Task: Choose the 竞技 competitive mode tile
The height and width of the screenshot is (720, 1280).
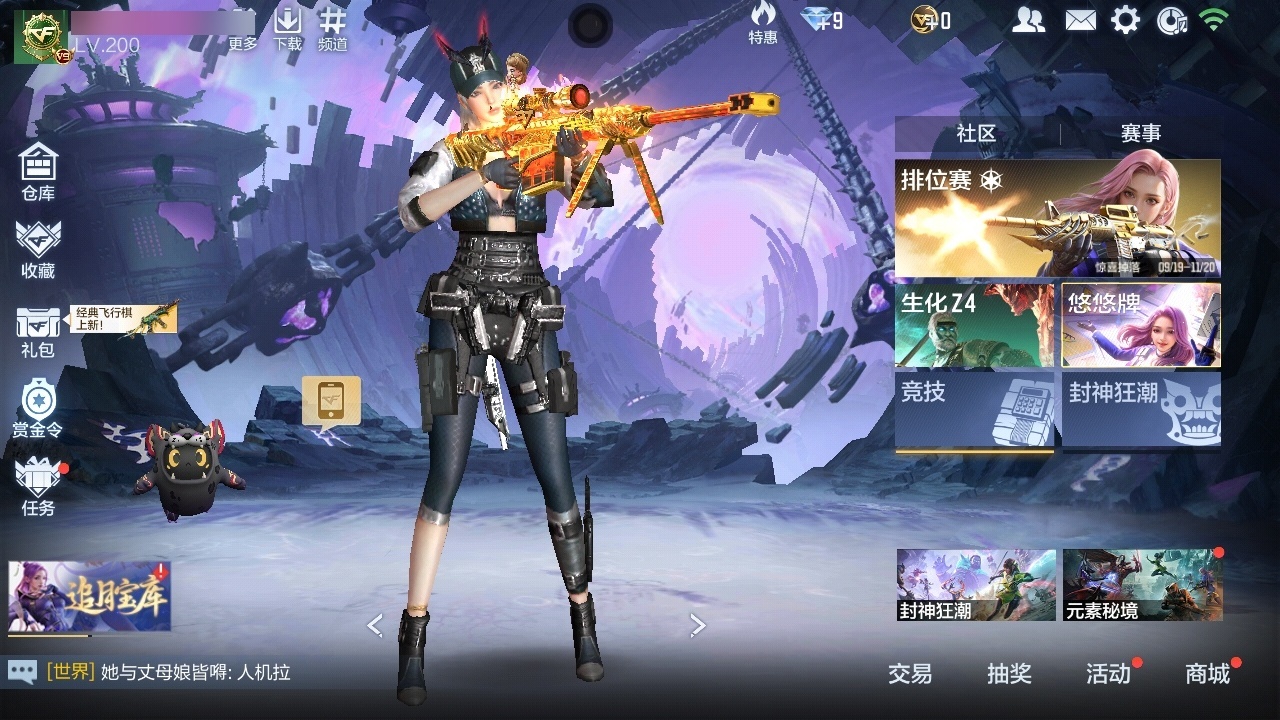Action: point(974,408)
